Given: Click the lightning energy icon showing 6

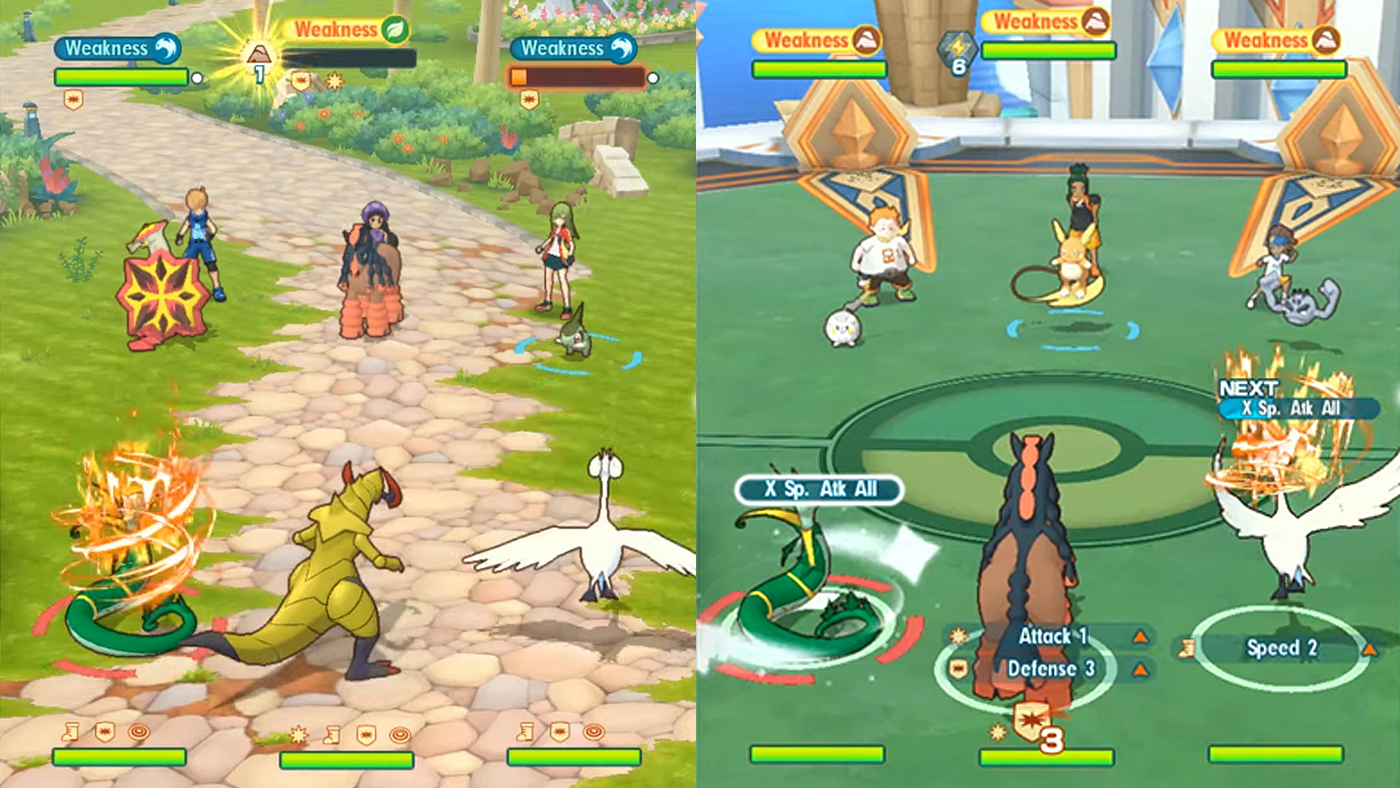Looking at the screenshot, I should [x=955, y=47].
